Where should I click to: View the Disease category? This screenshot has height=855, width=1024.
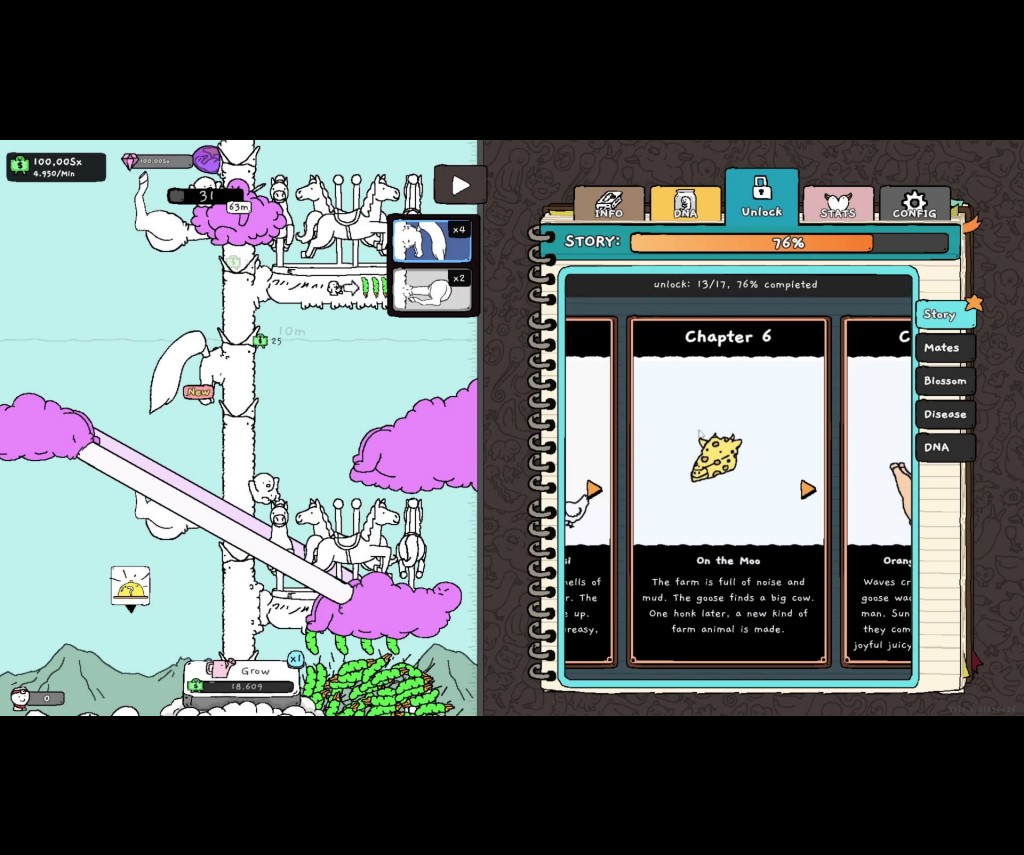click(945, 414)
